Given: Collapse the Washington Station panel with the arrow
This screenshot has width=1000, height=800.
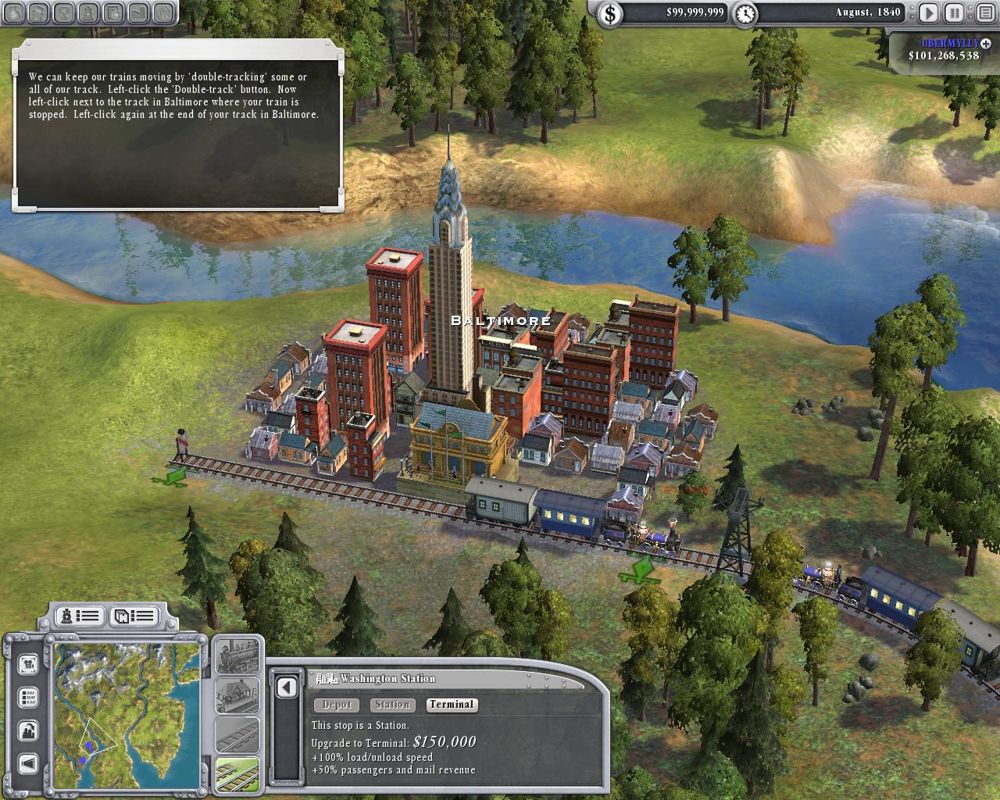Looking at the screenshot, I should click(x=288, y=687).
